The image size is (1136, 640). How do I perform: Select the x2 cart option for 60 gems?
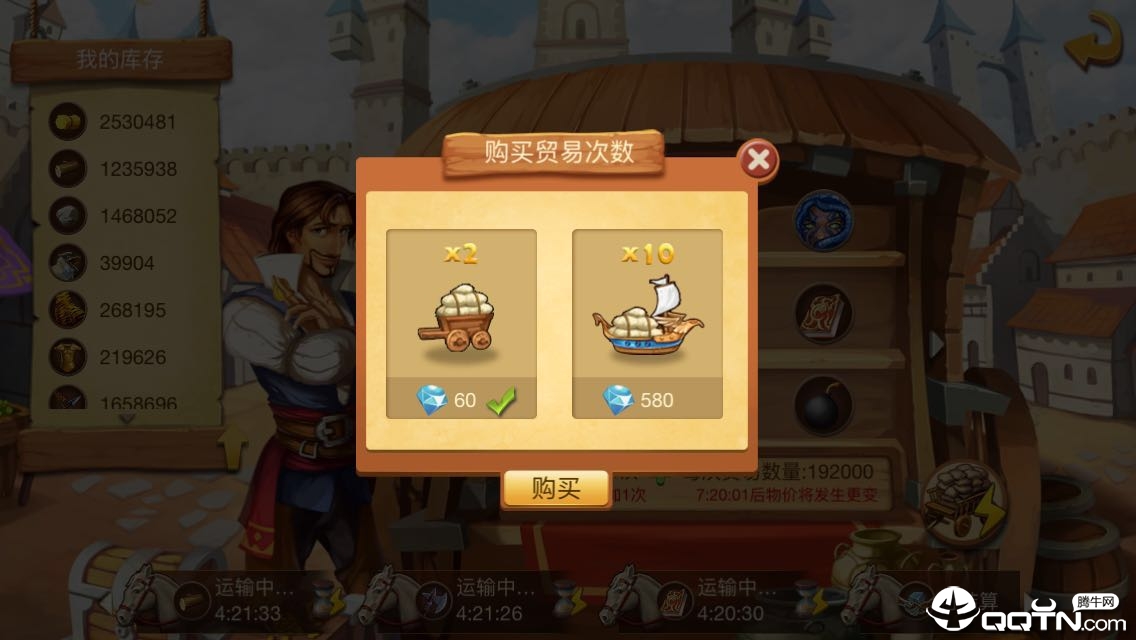click(x=461, y=323)
